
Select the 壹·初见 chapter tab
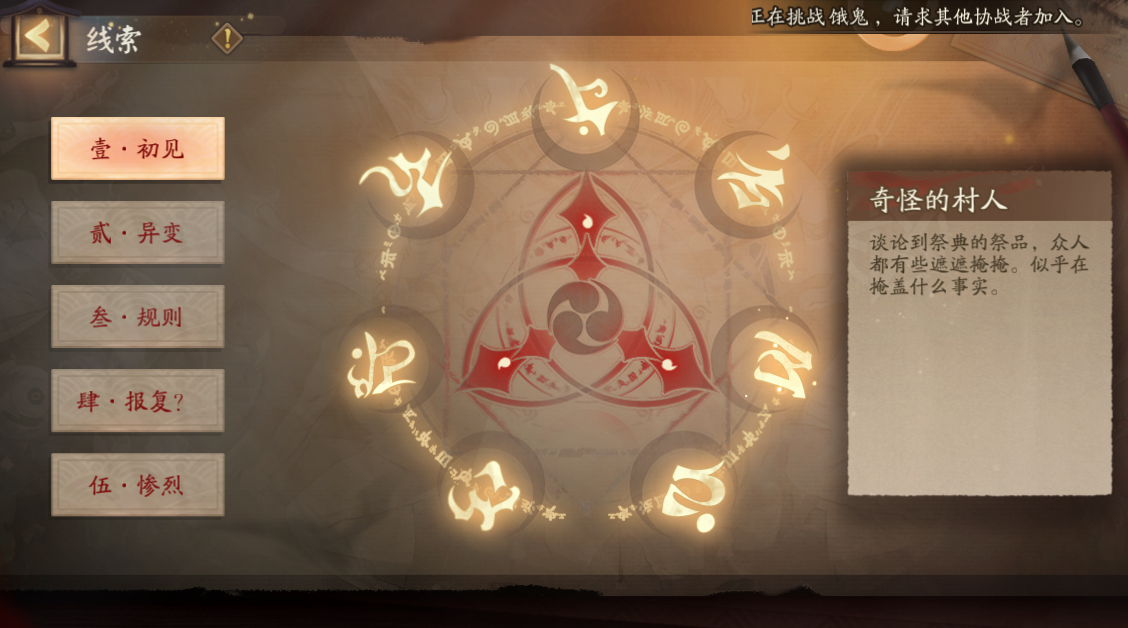click(138, 149)
